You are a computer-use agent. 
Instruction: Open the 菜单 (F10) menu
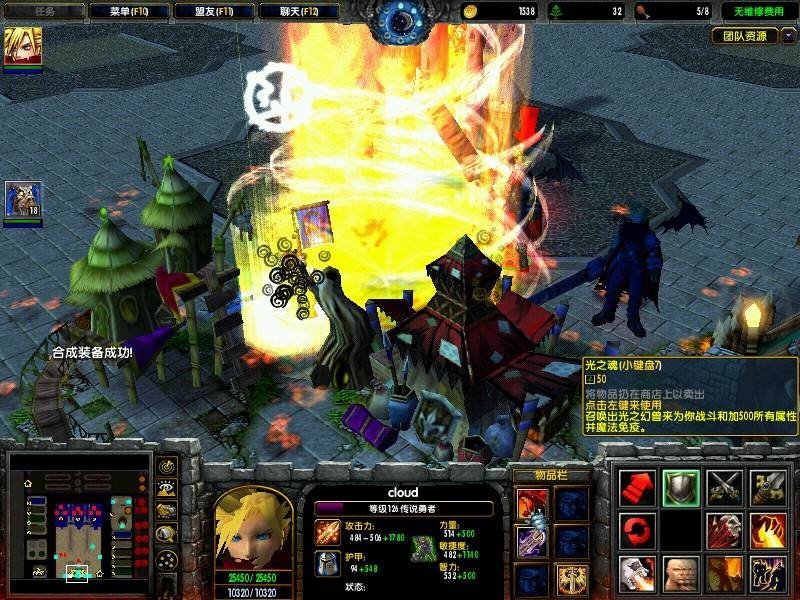click(x=128, y=11)
